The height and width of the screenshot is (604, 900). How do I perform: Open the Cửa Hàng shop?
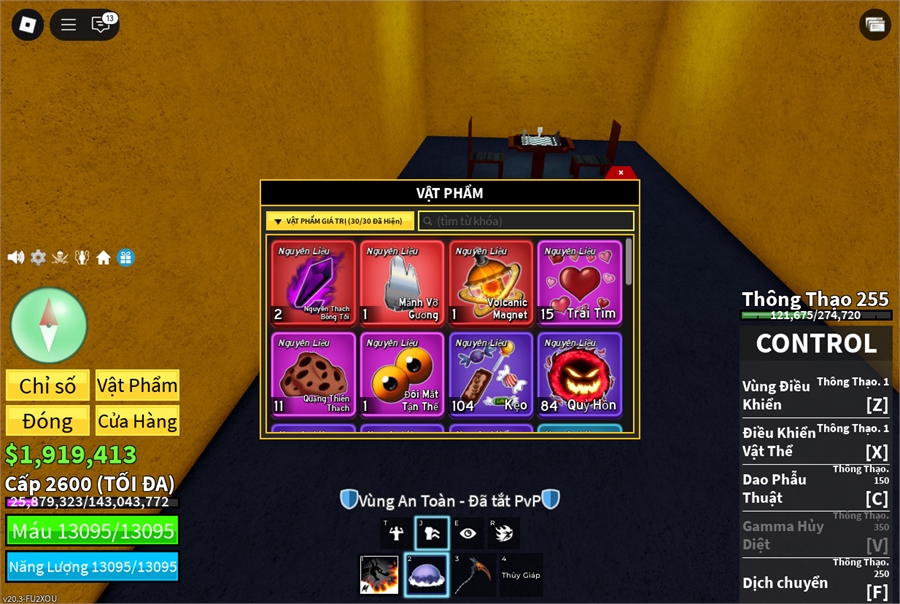click(137, 420)
